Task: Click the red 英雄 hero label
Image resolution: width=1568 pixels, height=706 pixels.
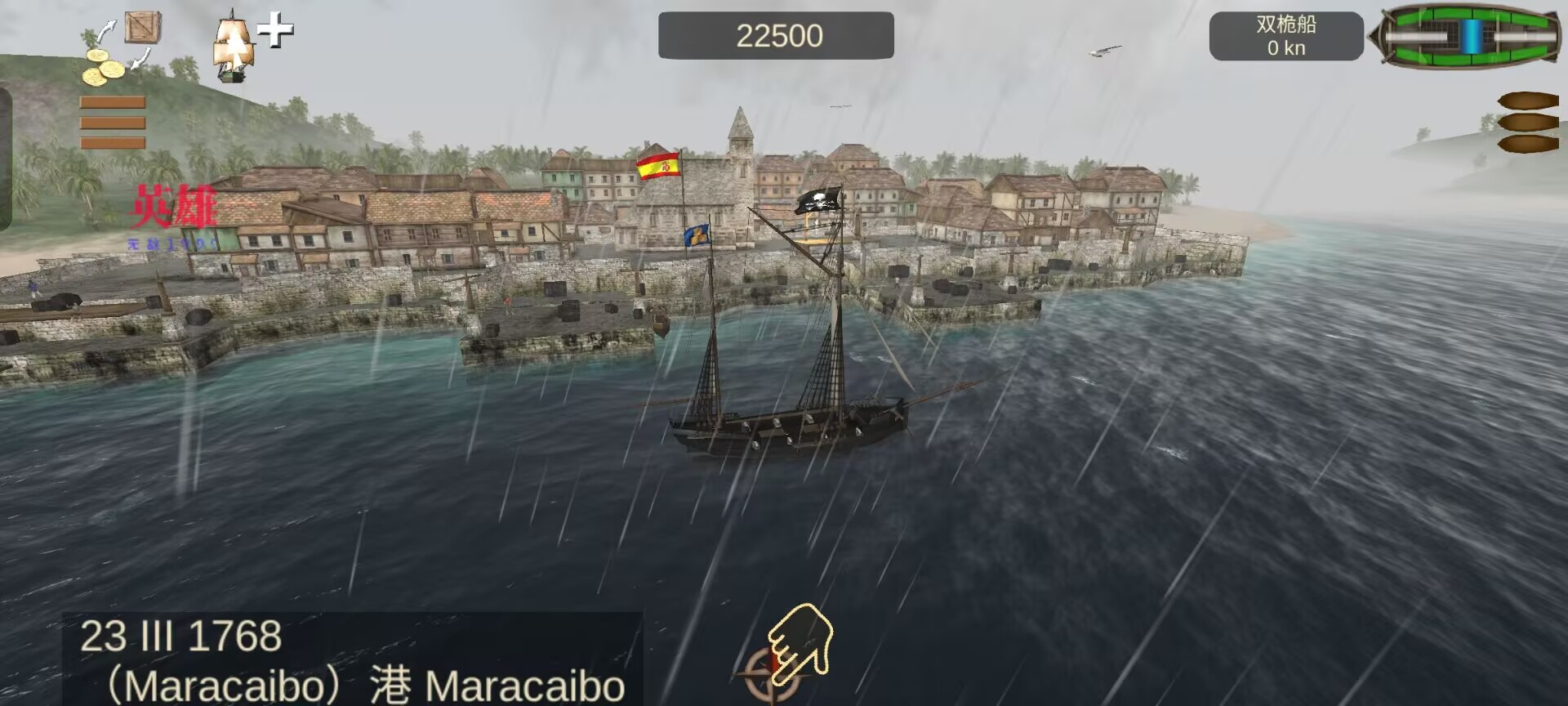Action: pos(173,208)
